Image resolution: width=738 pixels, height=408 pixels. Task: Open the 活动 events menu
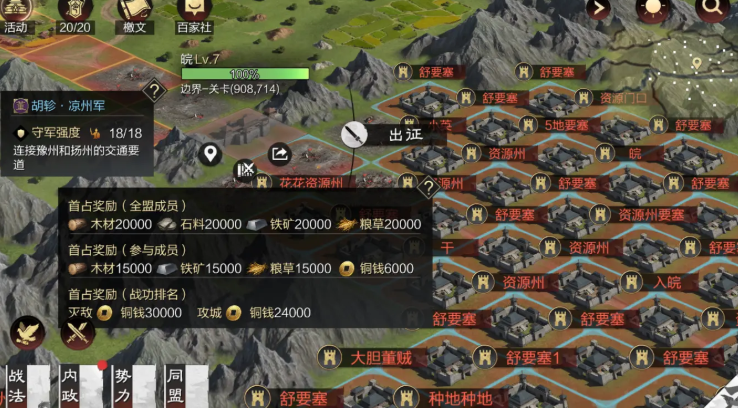[x=16, y=16]
